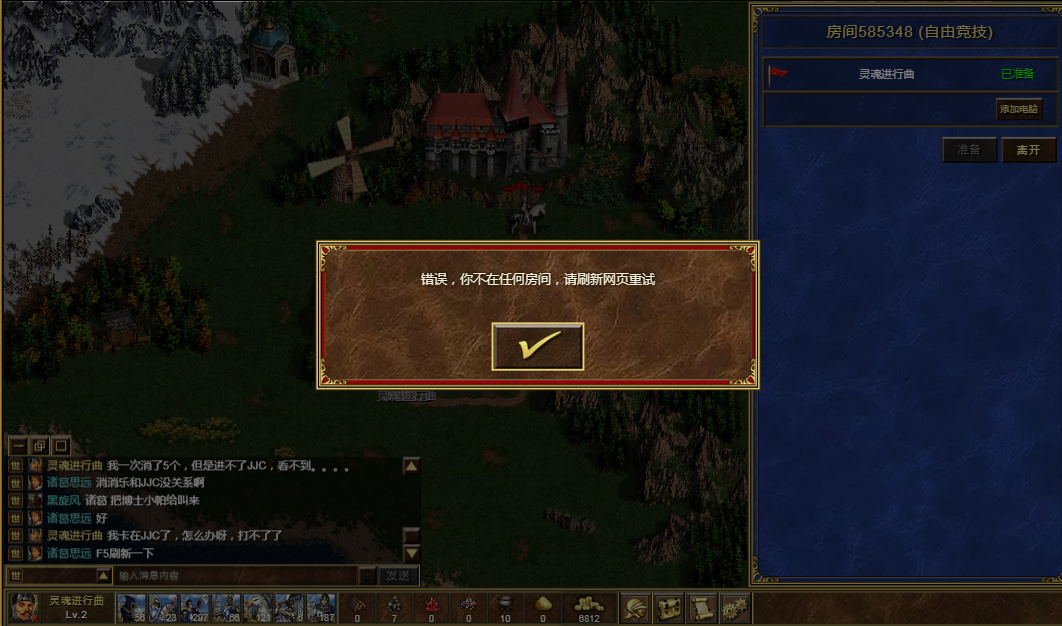Leave the room with the 离开 button

(x=1028, y=150)
